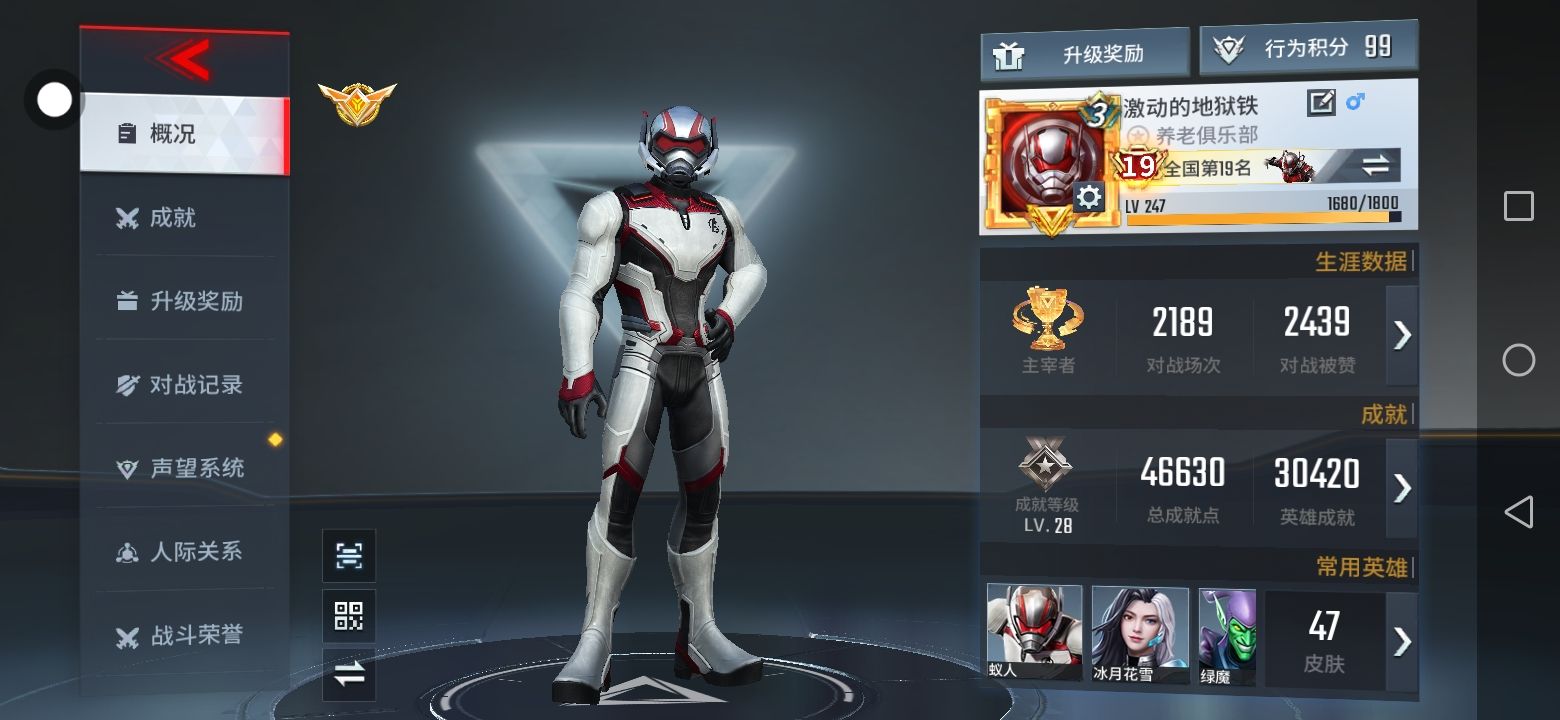
Task: Tap the Android home circle button
Action: (x=1518, y=360)
